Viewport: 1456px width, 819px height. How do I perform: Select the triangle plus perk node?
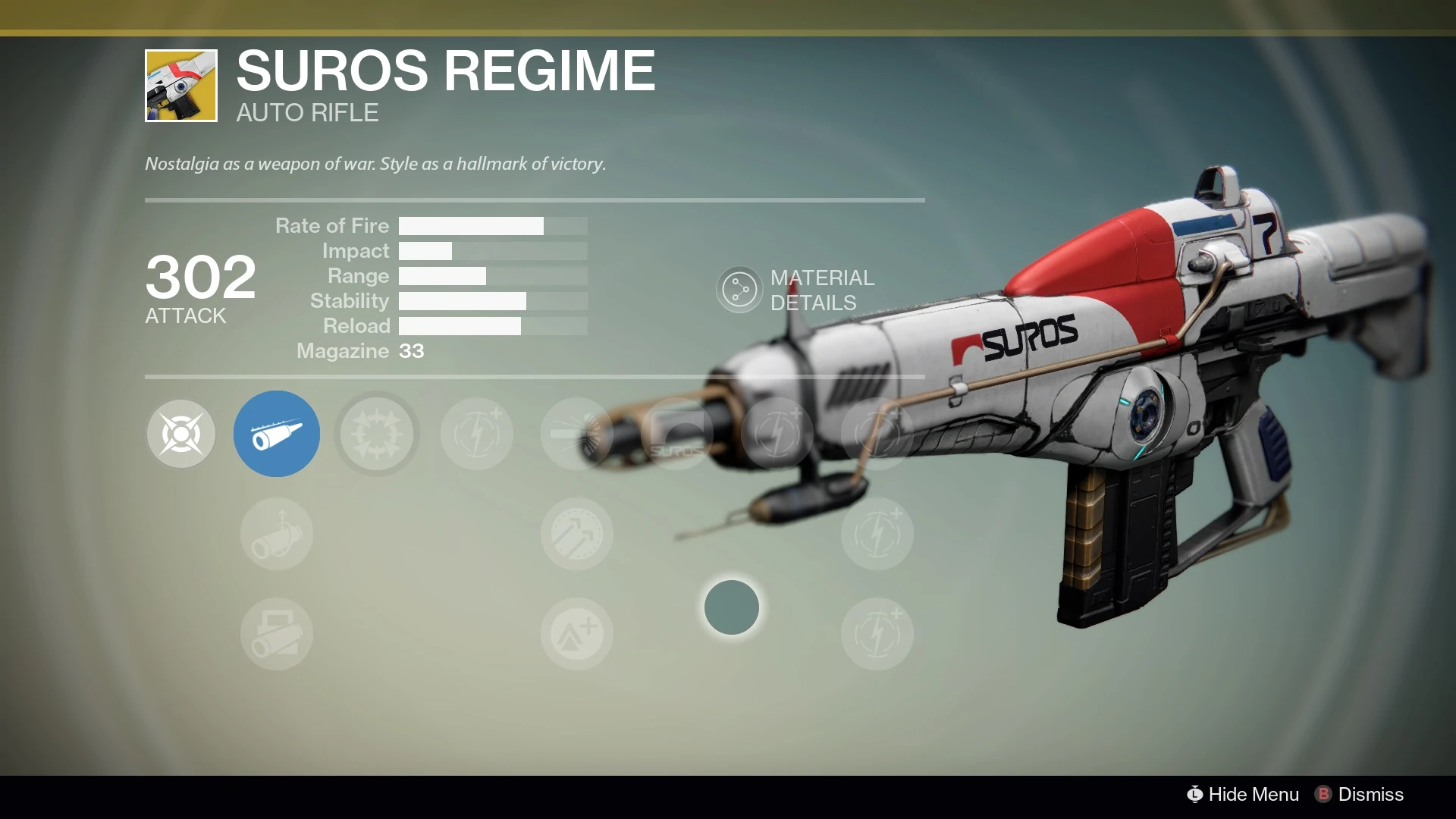(577, 634)
